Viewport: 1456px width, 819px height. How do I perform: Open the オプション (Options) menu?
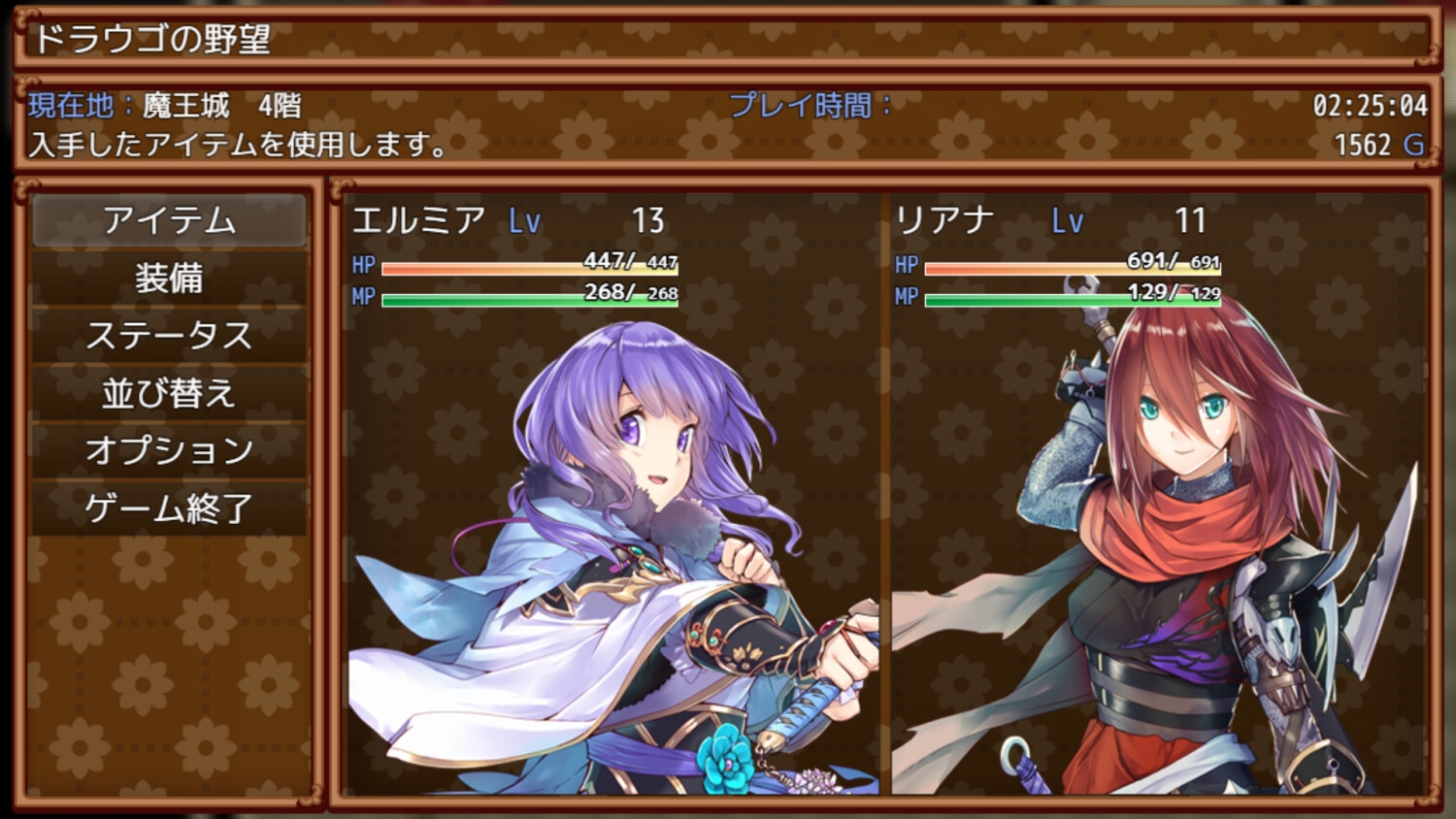pyautogui.click(x=169, y=450)
